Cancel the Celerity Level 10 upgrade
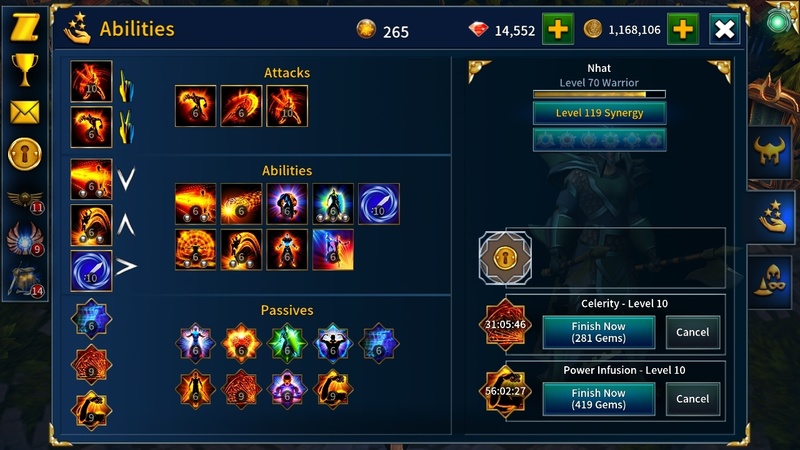Image resolution: width=800 pixels, height=450 pixels. click(x=692, y=332)
